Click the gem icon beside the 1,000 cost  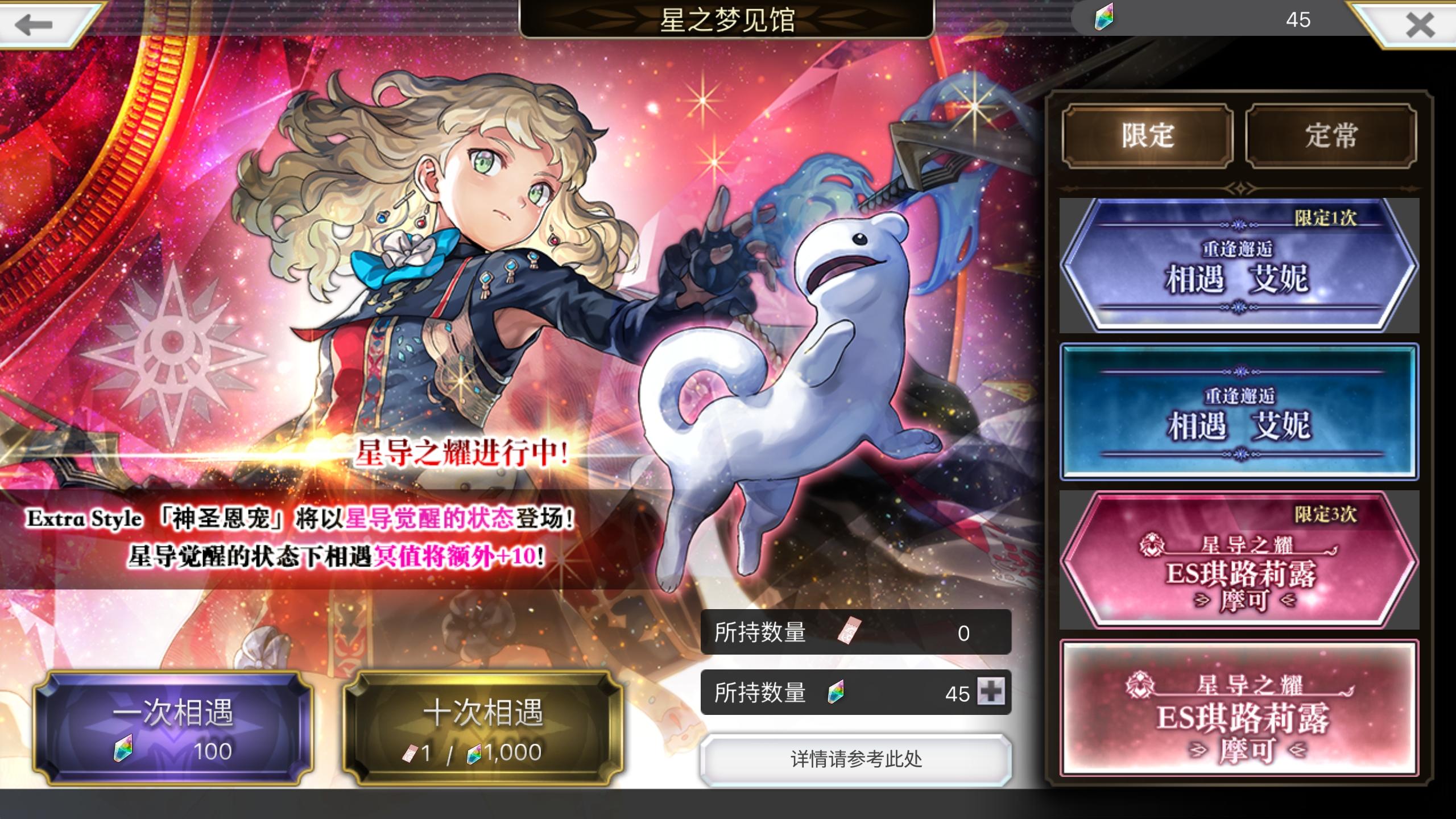pyautogui.click(x=475, y=752)
